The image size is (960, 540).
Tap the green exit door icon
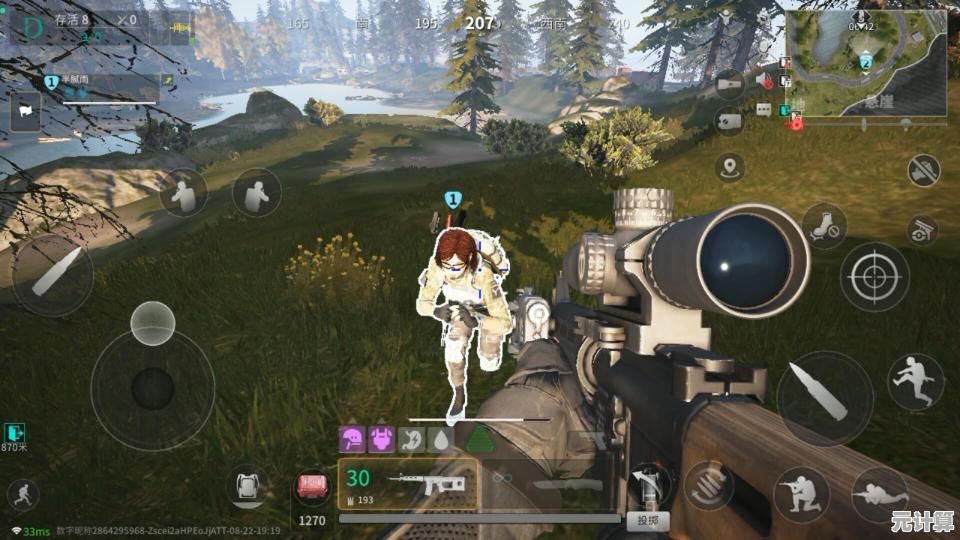tap(14, 432)
